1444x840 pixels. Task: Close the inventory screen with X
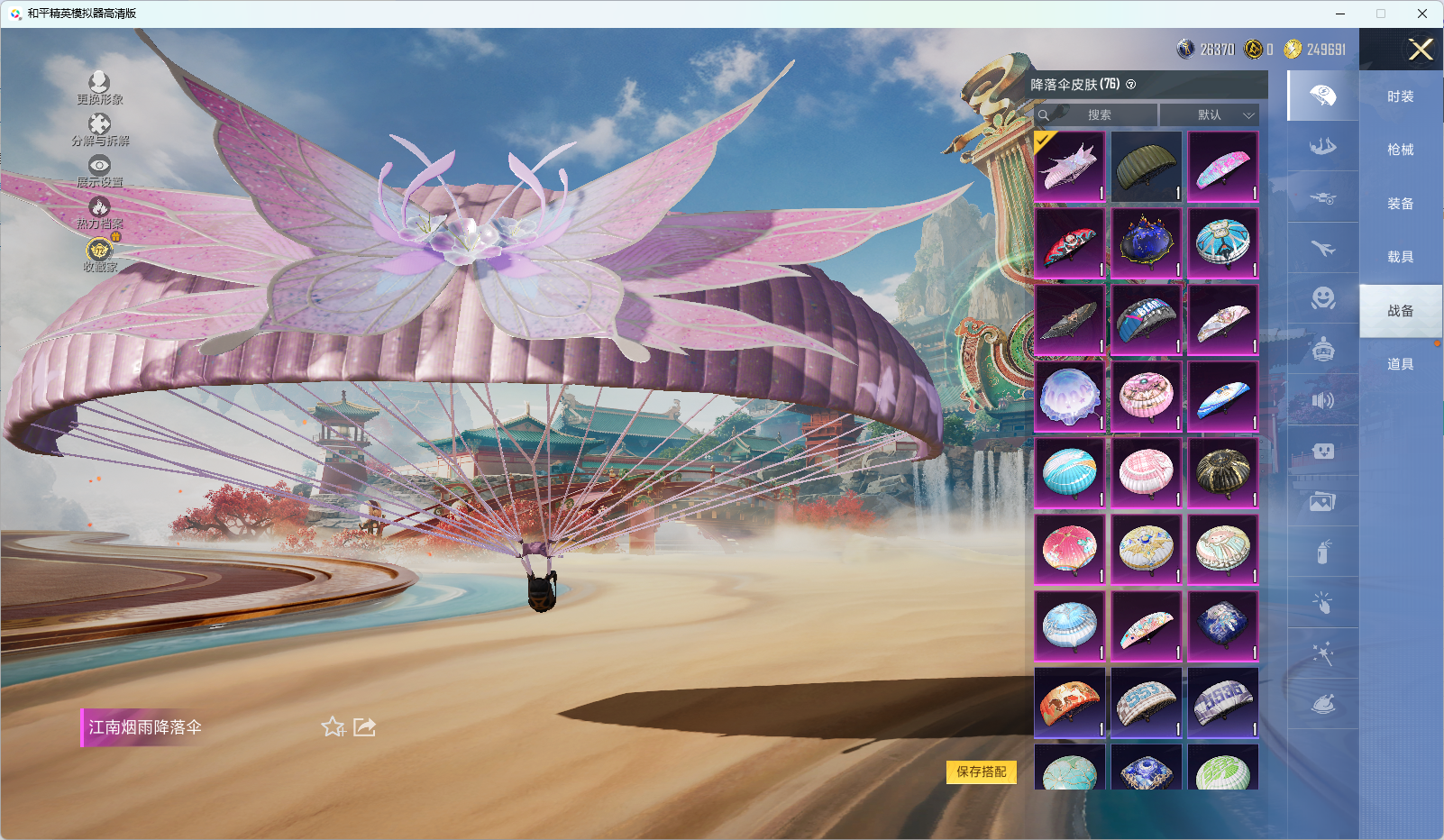coord(1421,50)
